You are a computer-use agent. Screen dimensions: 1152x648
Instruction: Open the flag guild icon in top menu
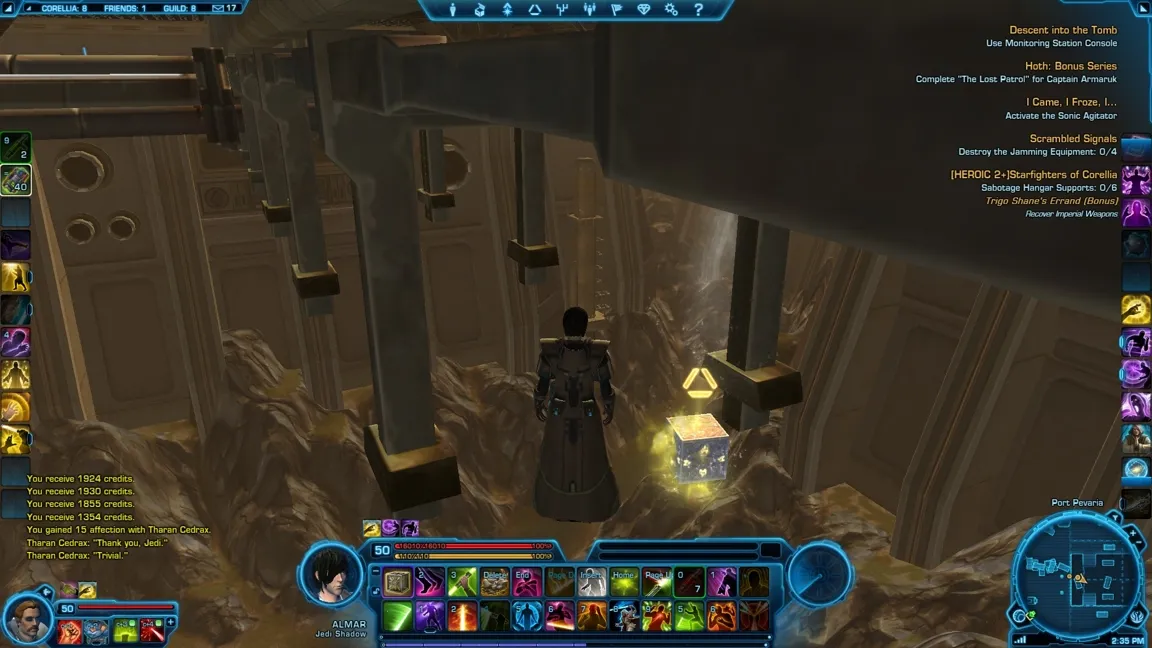tap(616, 10)
